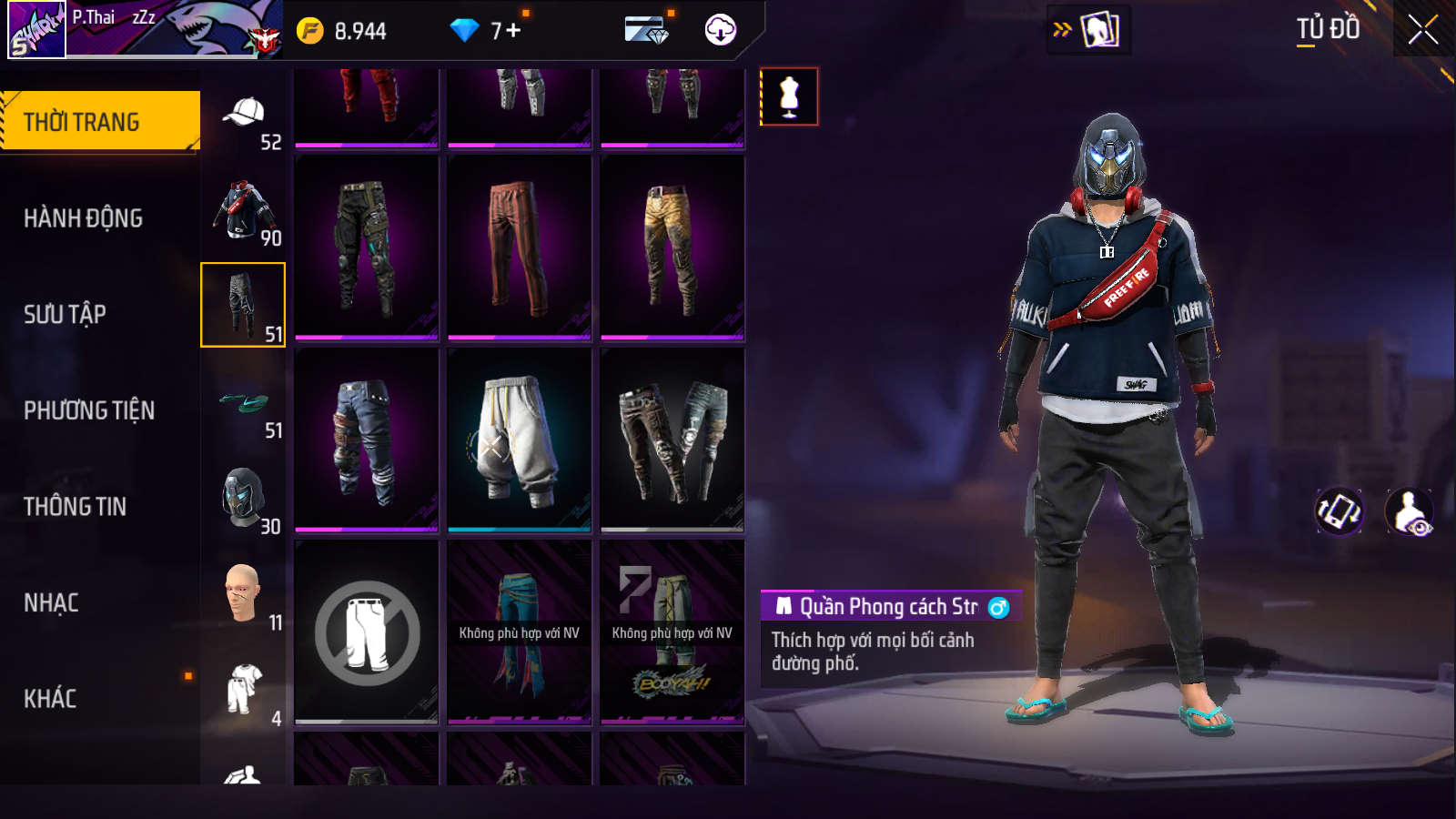Click the mannequin outfit preset icon

[789, 96]
